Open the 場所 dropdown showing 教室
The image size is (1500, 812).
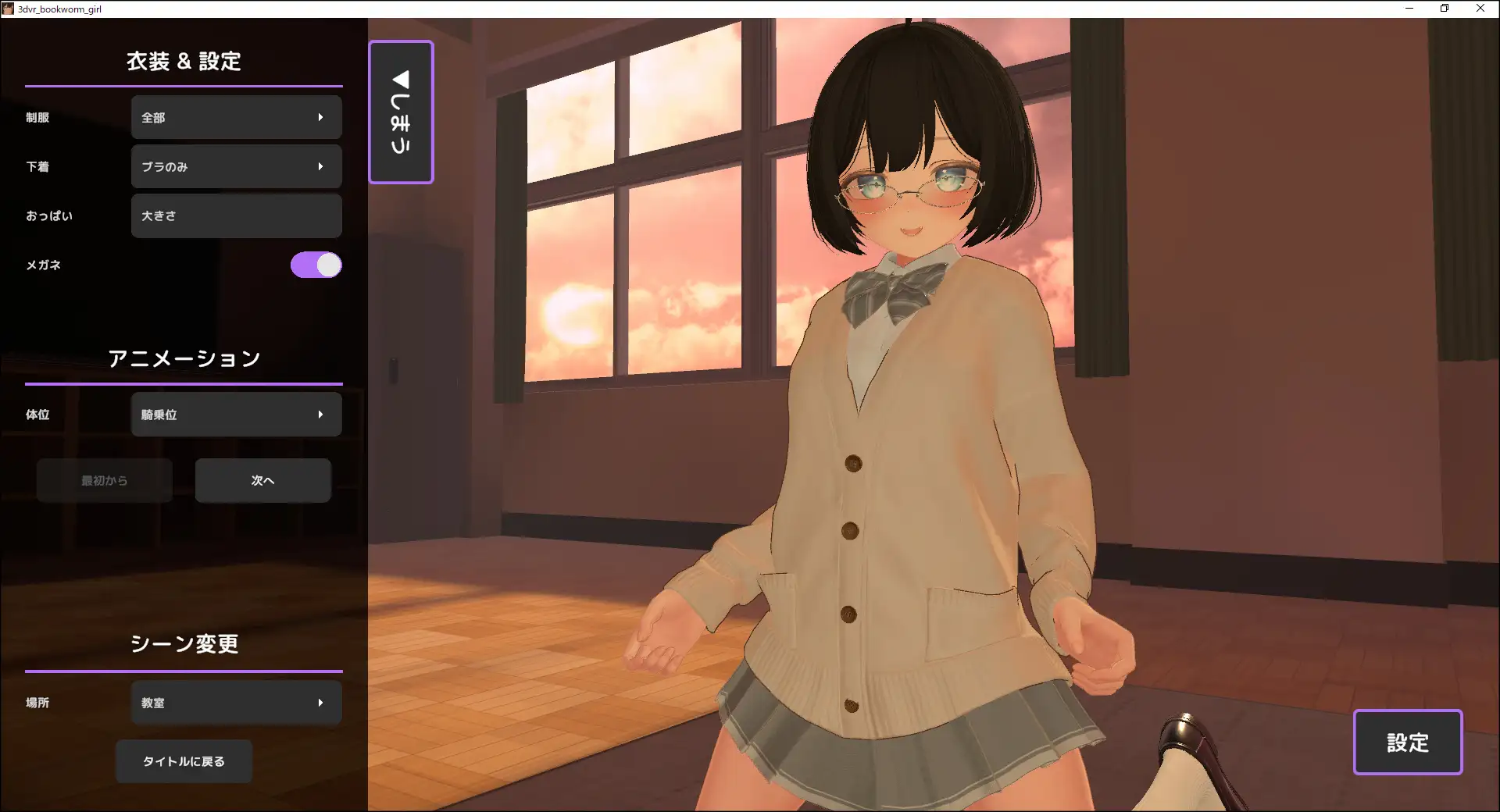coord(236,703)
